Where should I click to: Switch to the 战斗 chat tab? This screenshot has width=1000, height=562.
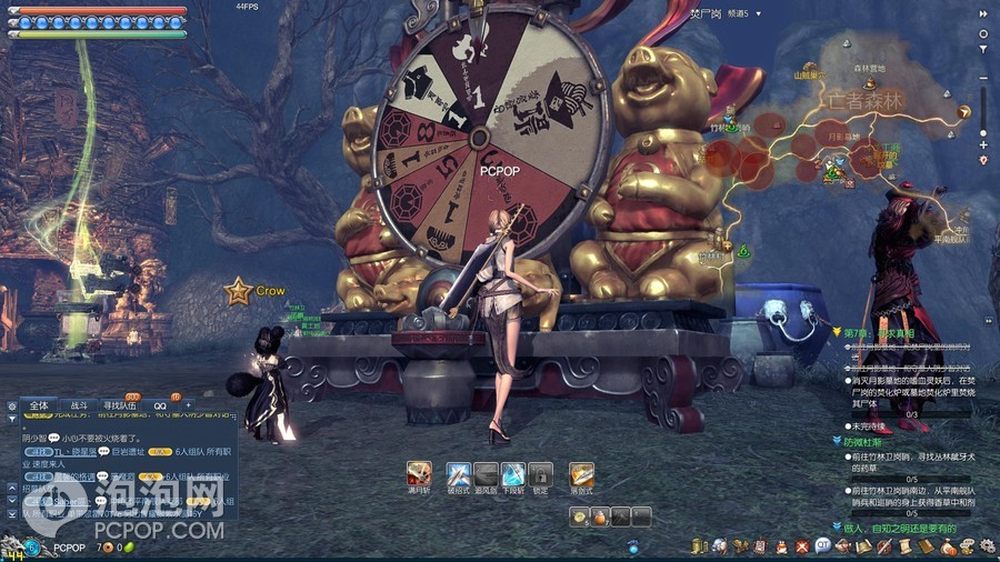pos(76,406)
